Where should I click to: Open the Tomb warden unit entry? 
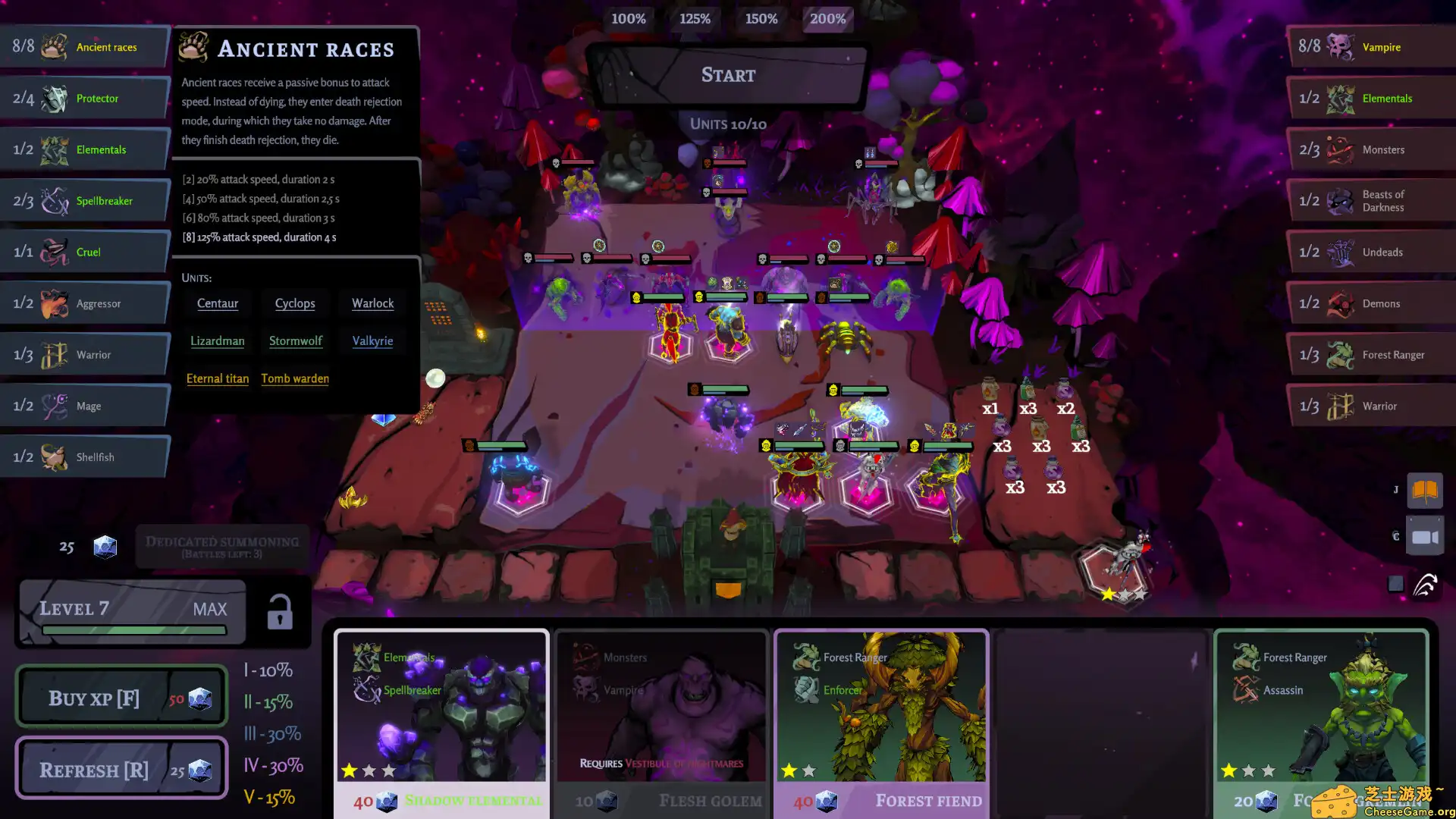click(x=295, y=378)
